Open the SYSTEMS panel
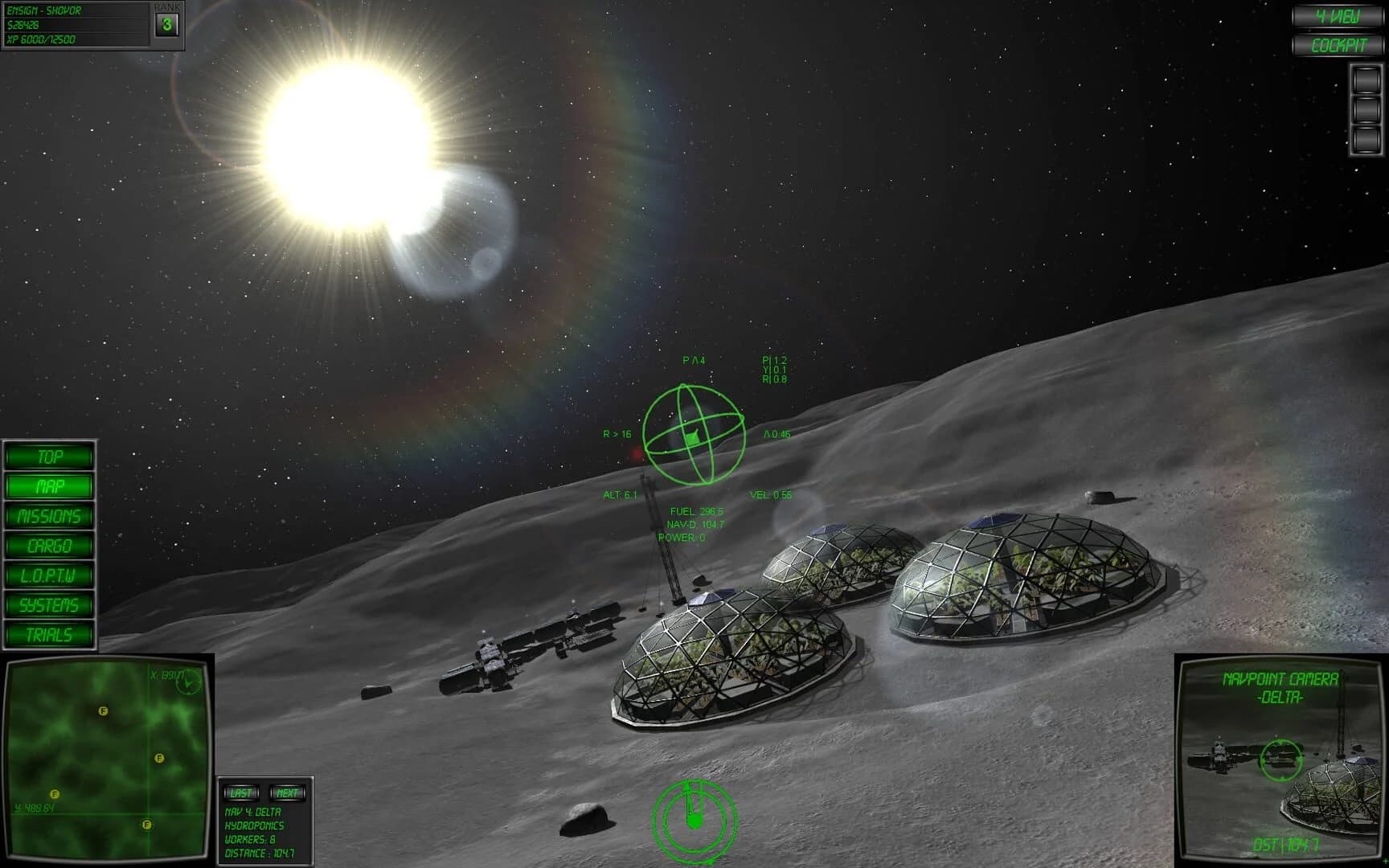This screenshot has width=1389, height=868. point(49,605)
